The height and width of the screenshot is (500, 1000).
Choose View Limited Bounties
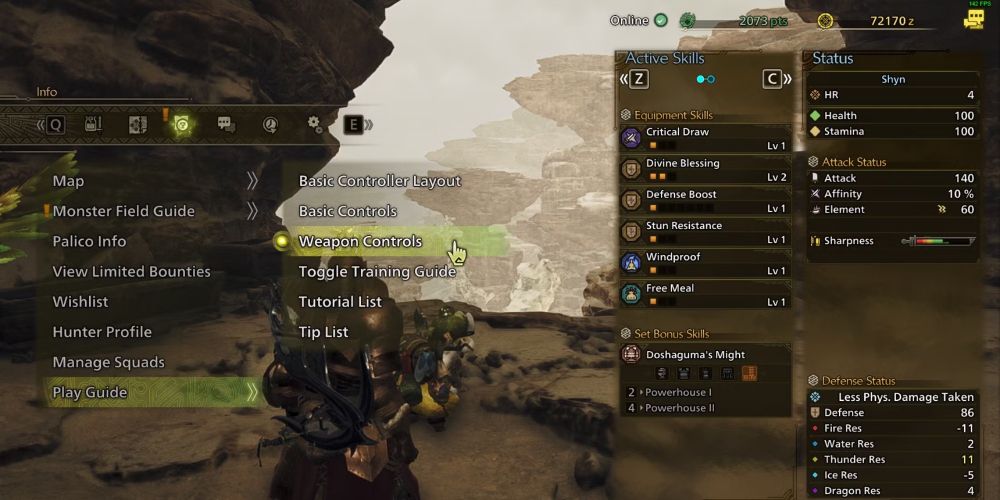[131, 271]
